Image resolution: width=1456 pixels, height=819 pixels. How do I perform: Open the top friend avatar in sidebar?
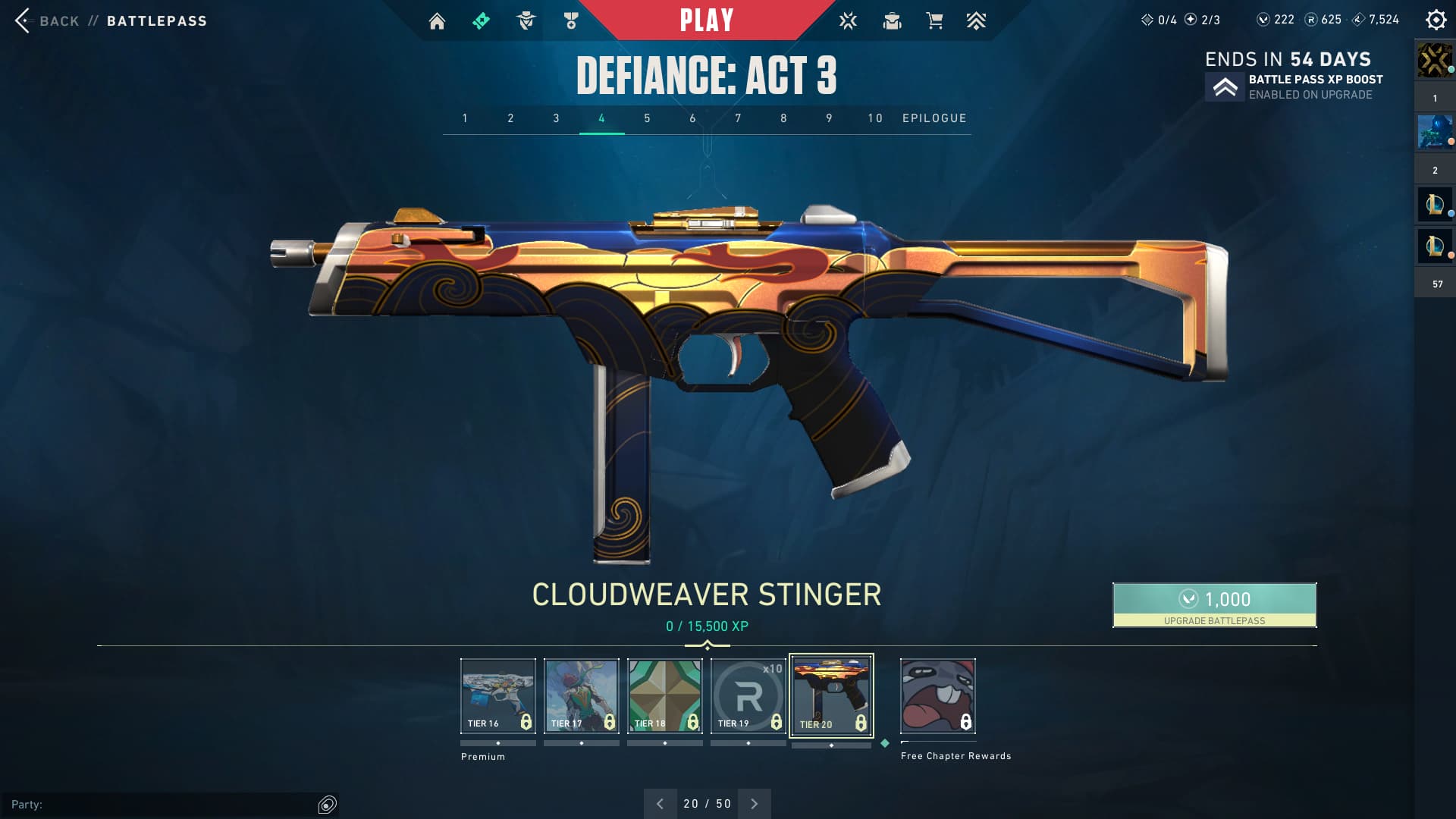tap(1434, 60)
